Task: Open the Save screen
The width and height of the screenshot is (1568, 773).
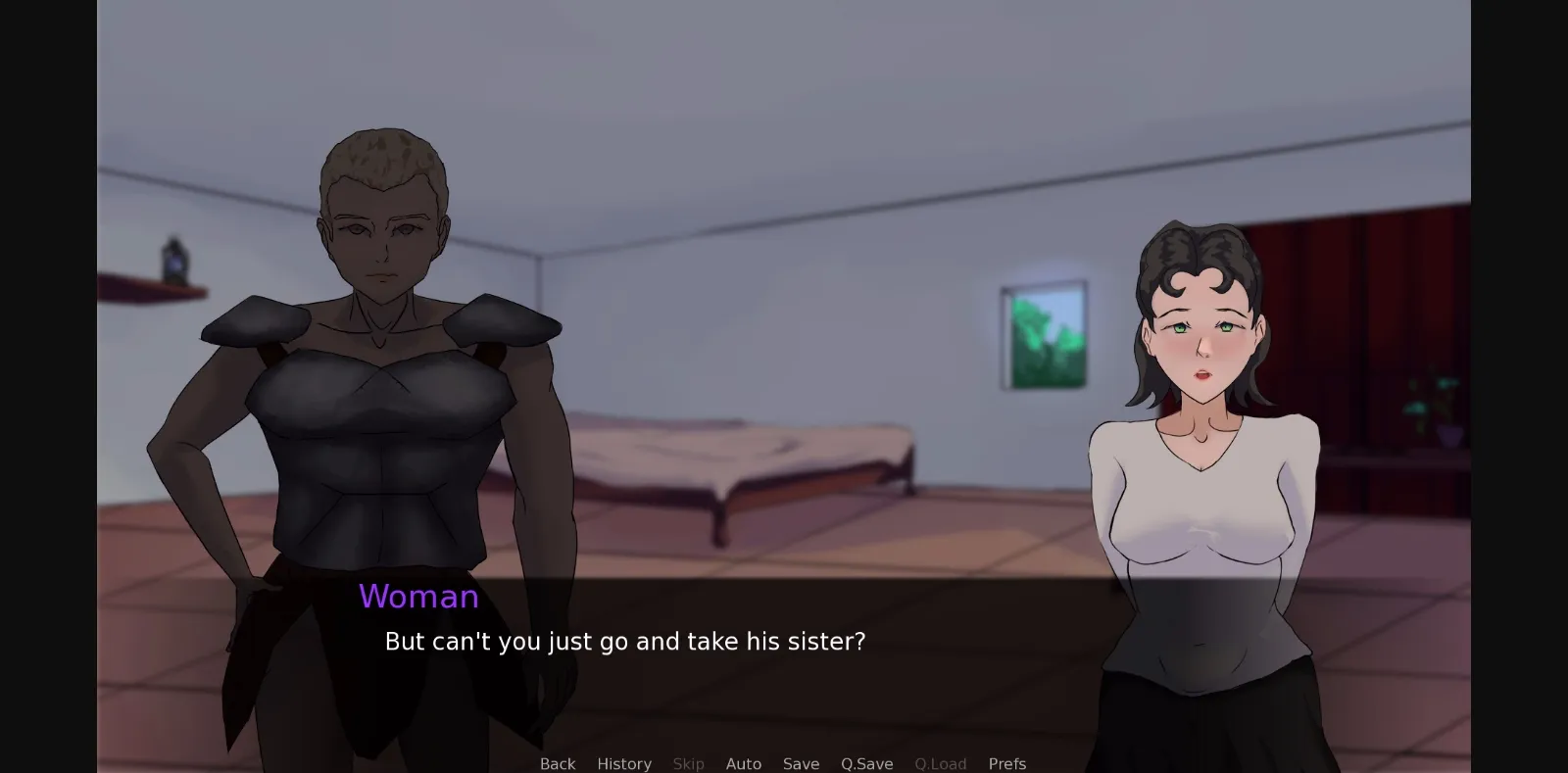Action: coord(801,763)
